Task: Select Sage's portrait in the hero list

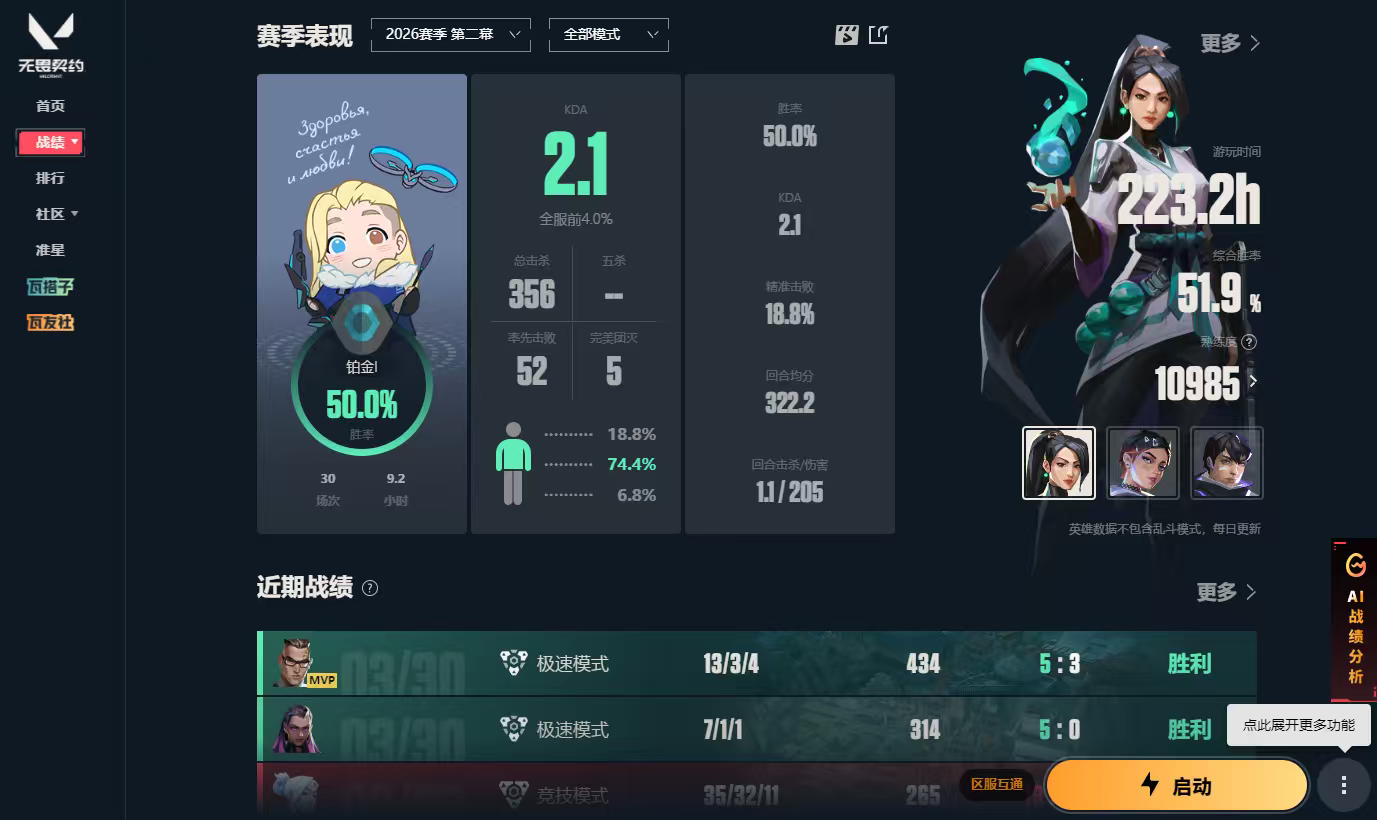Action: pyautogui.click(x=1059, y=462)
